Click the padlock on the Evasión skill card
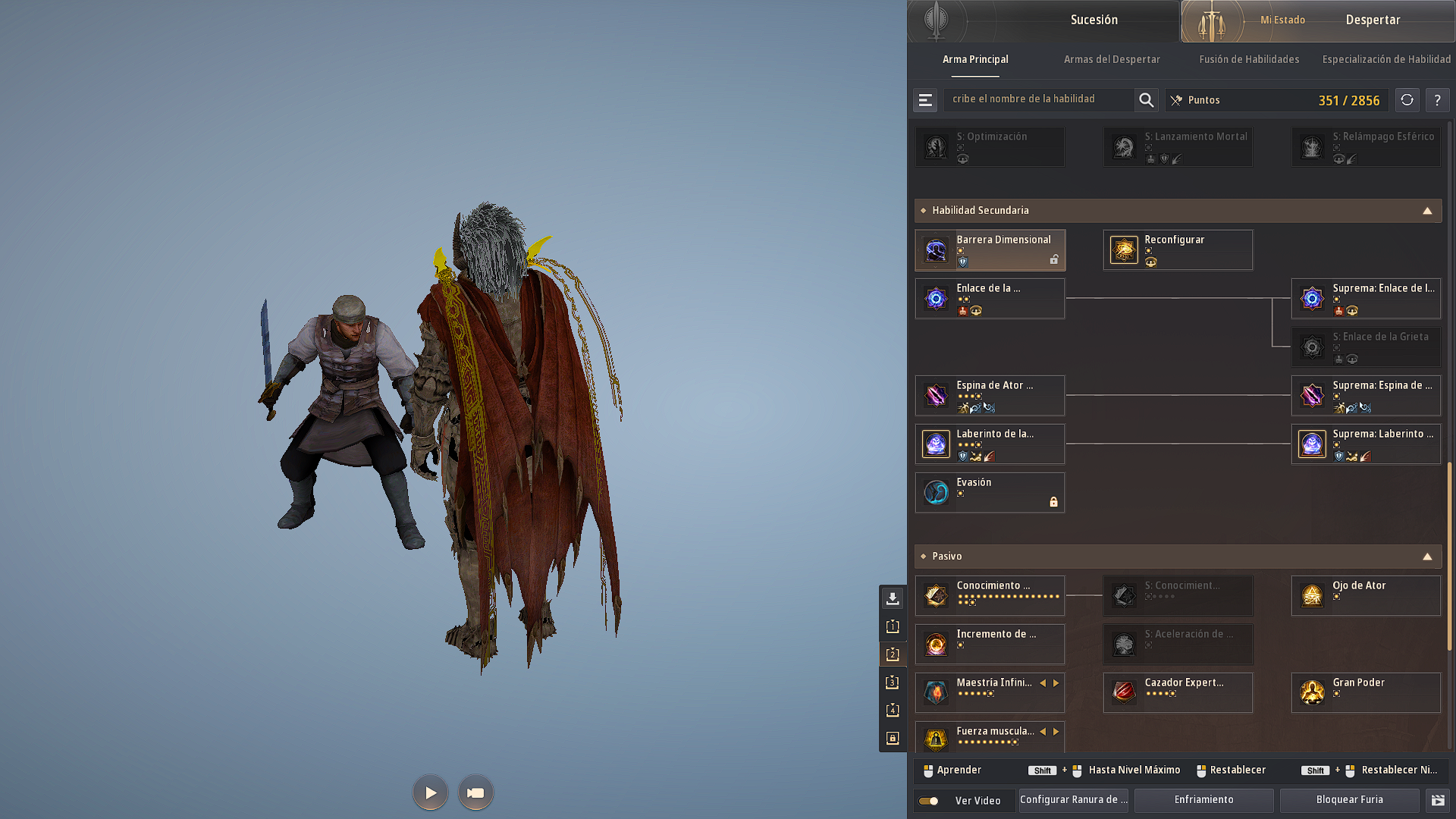 [1054, 502]
